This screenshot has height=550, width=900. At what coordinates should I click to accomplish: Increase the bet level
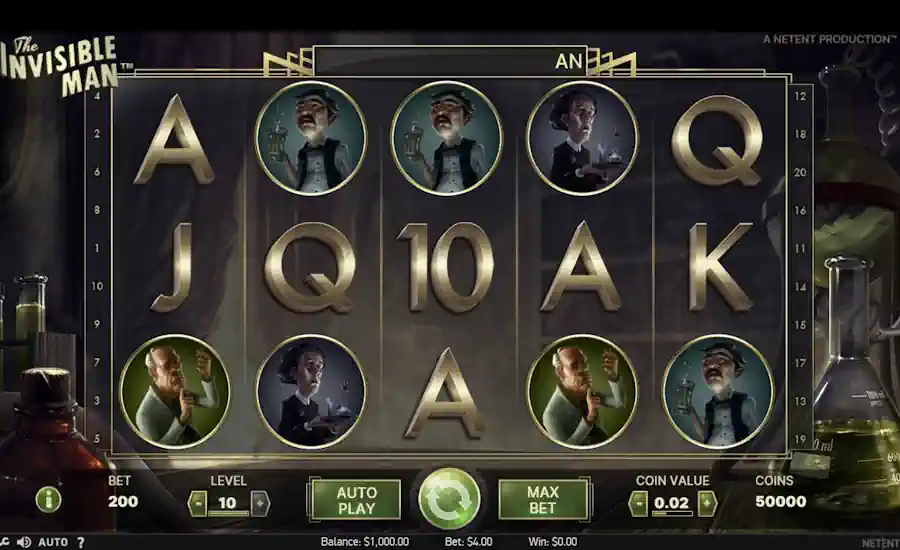point(260,503)
